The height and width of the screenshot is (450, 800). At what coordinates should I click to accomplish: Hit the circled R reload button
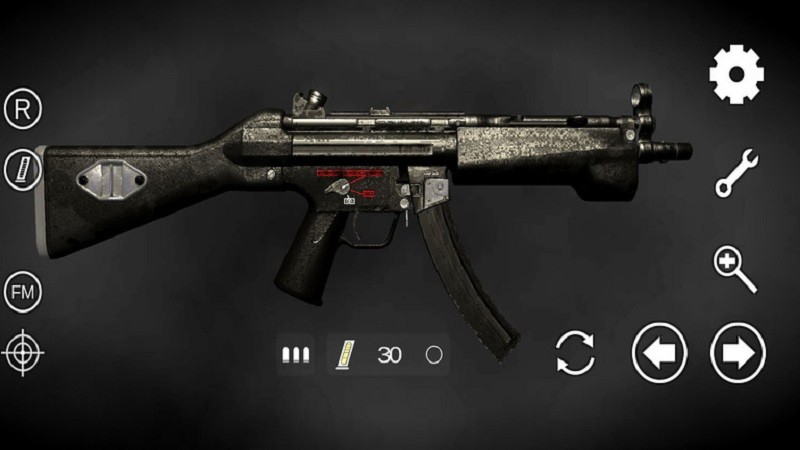click(22, 108)
